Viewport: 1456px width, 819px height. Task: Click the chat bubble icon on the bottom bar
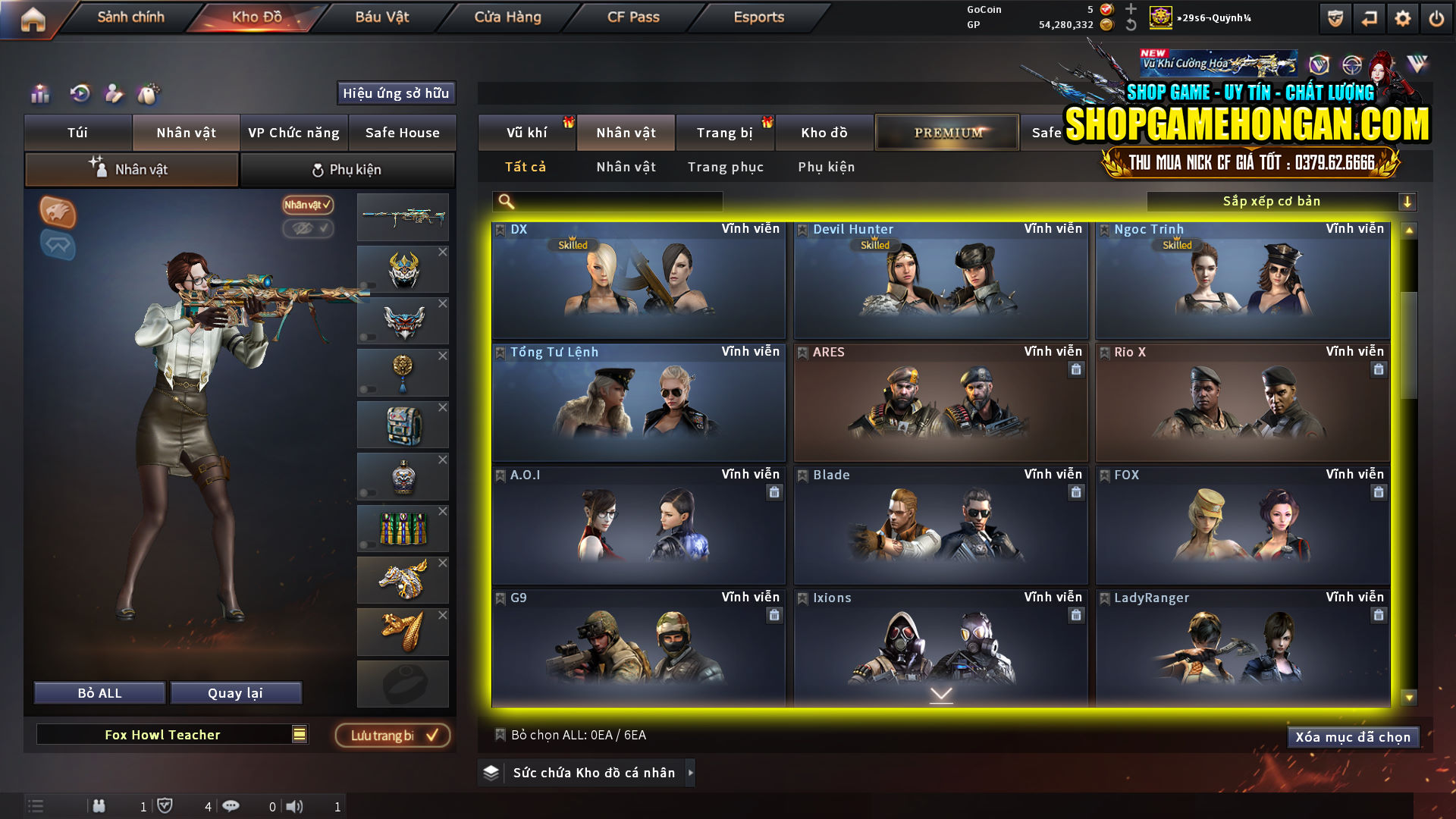[231, 806]
